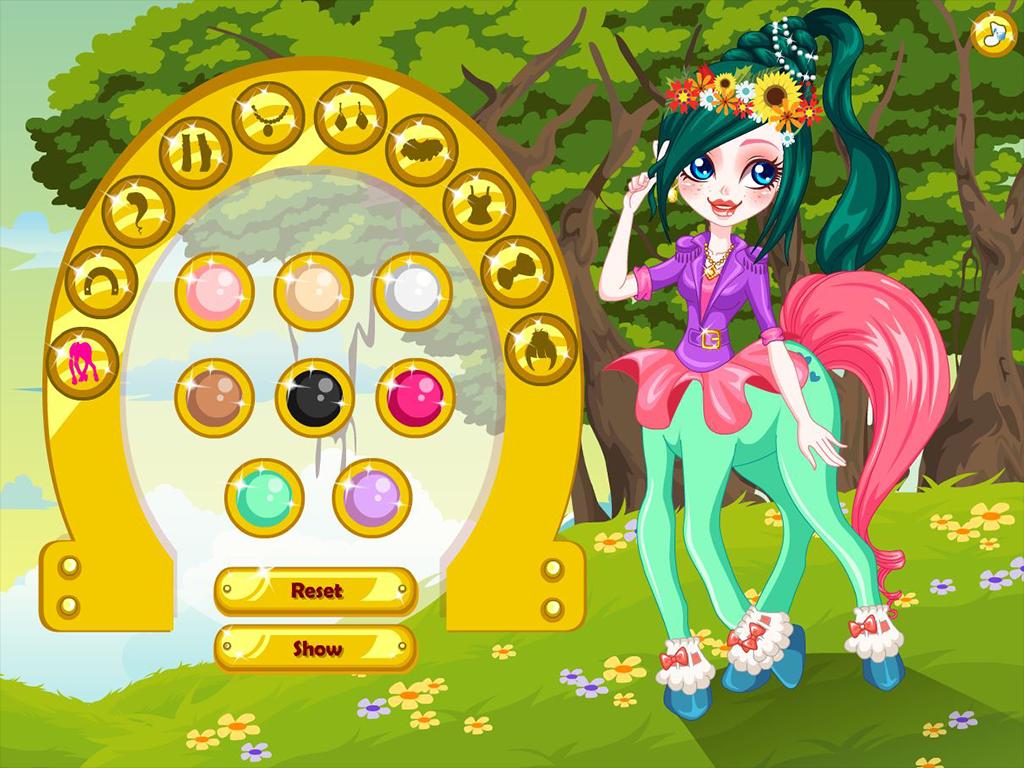Open the top clothing category
The image size is (1024, 768).
coord(478,205)
